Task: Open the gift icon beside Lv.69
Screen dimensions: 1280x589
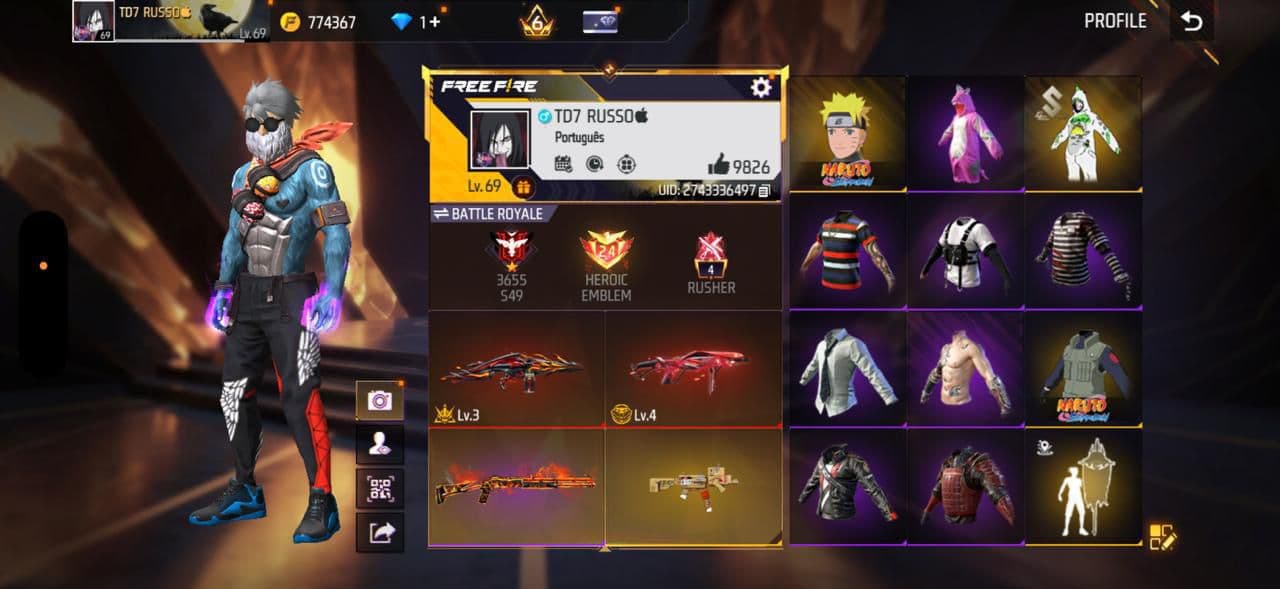Action: point(522,187)
